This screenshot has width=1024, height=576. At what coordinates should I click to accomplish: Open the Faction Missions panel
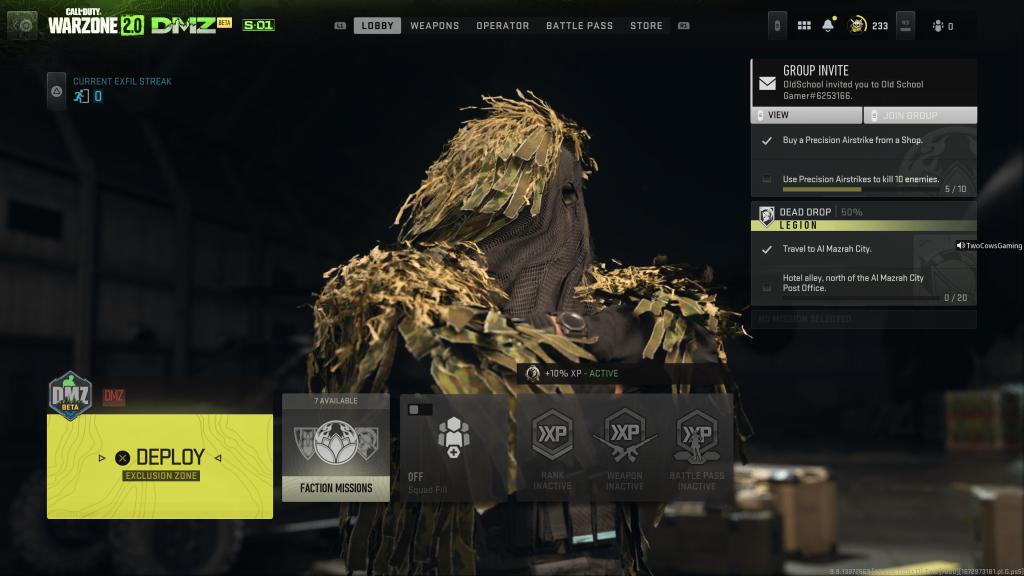(x=336, y=447)
